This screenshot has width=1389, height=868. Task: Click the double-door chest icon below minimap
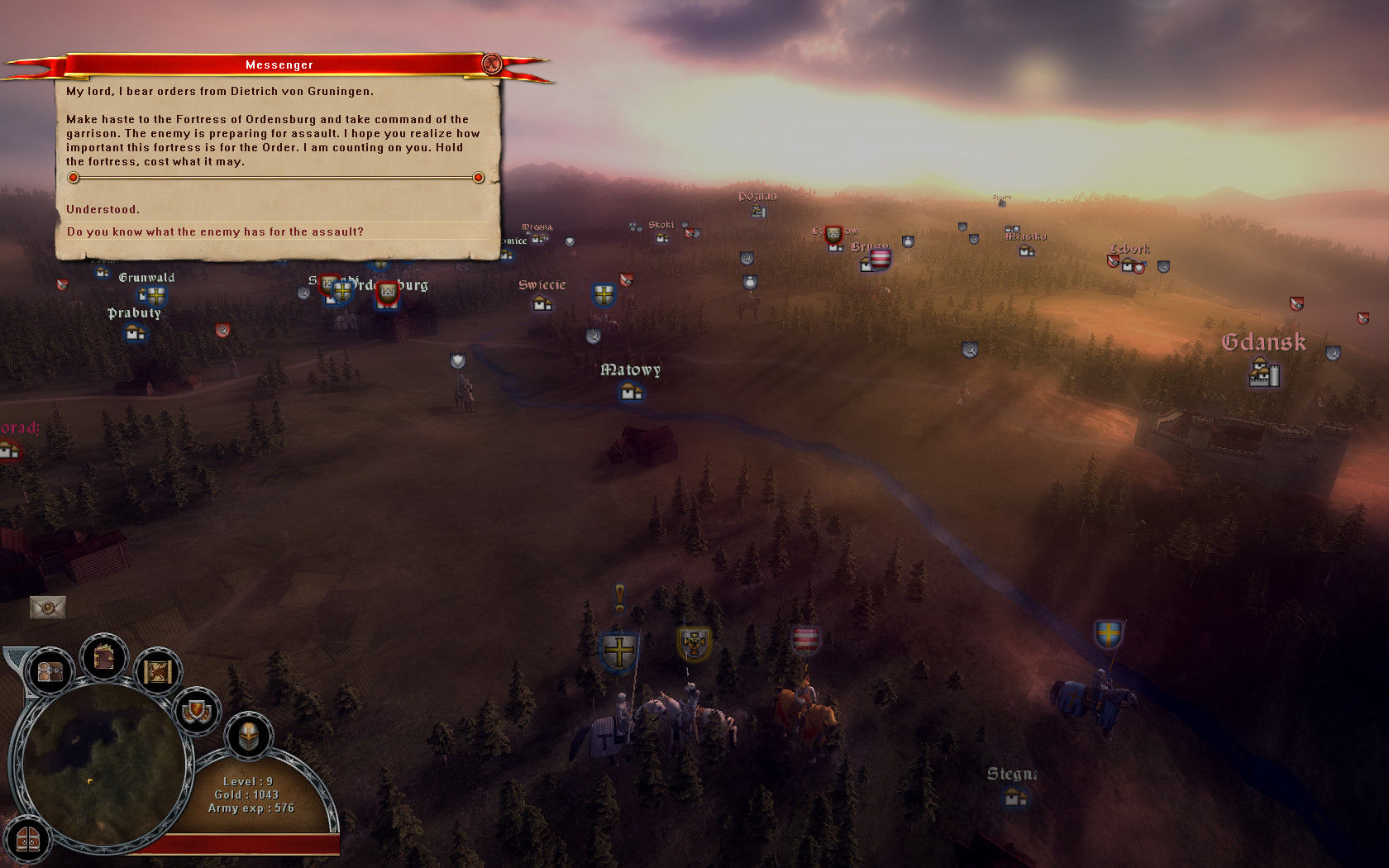point(27,840)
